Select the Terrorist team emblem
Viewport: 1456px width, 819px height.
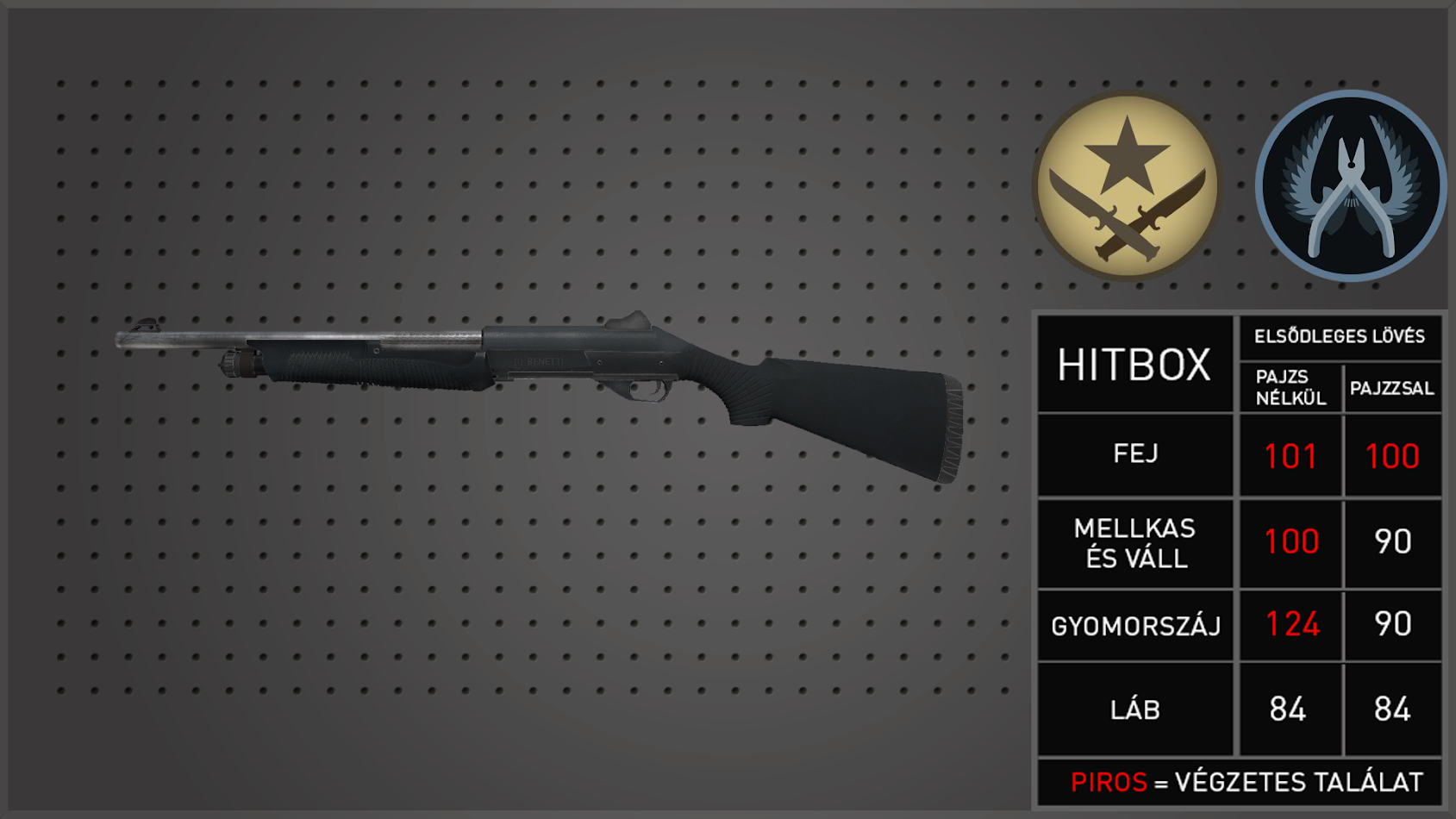click(1127, 186)
